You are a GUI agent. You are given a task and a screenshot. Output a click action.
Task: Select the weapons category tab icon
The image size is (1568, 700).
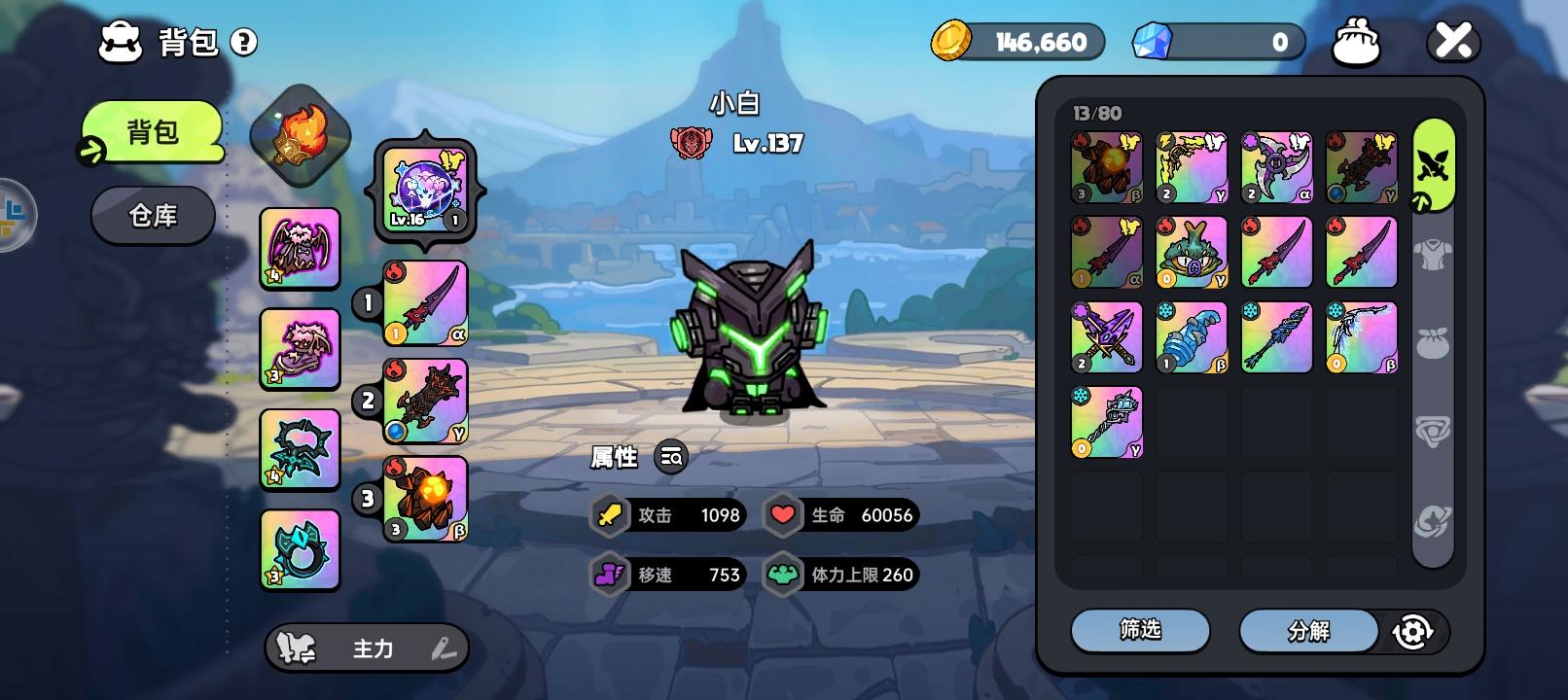pyautogui.click(x=1434, y=165)
